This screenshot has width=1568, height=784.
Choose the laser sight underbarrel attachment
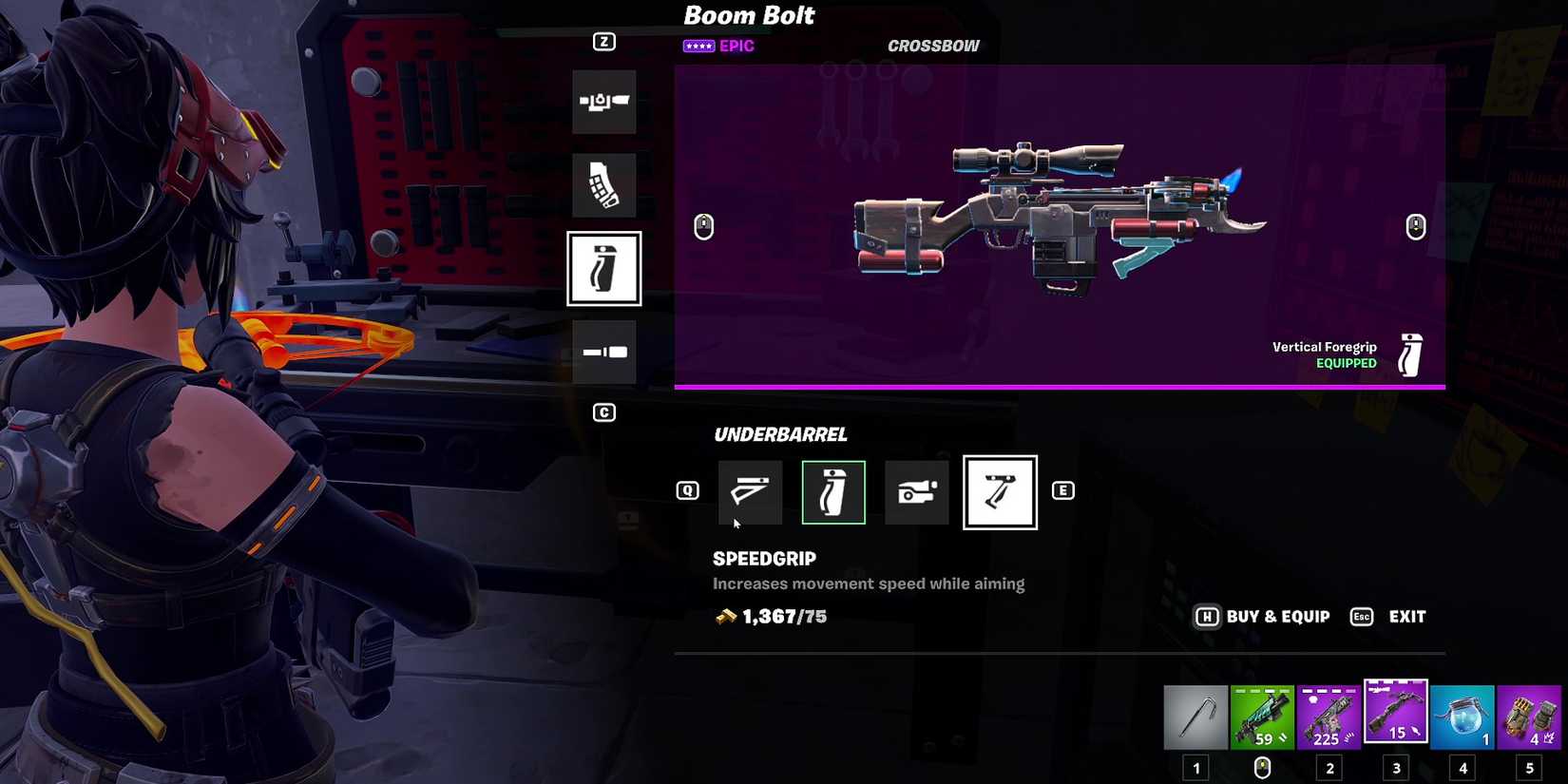tap(916, 492)
